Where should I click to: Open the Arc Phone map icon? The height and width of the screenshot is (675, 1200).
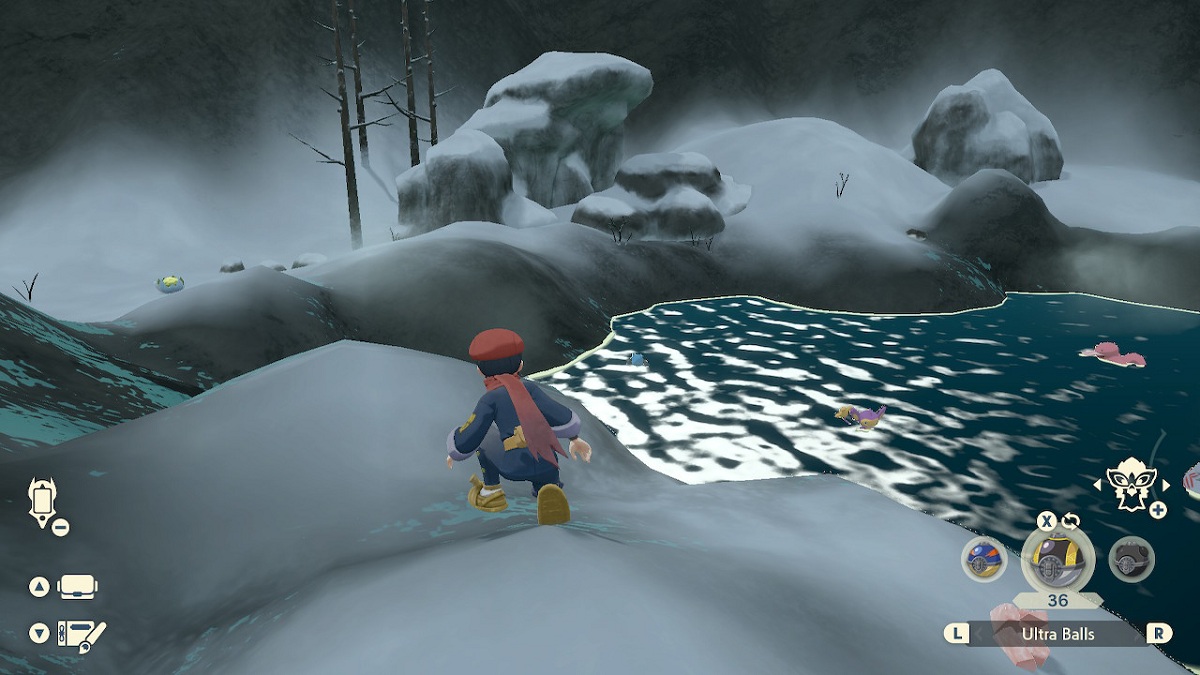44,500
